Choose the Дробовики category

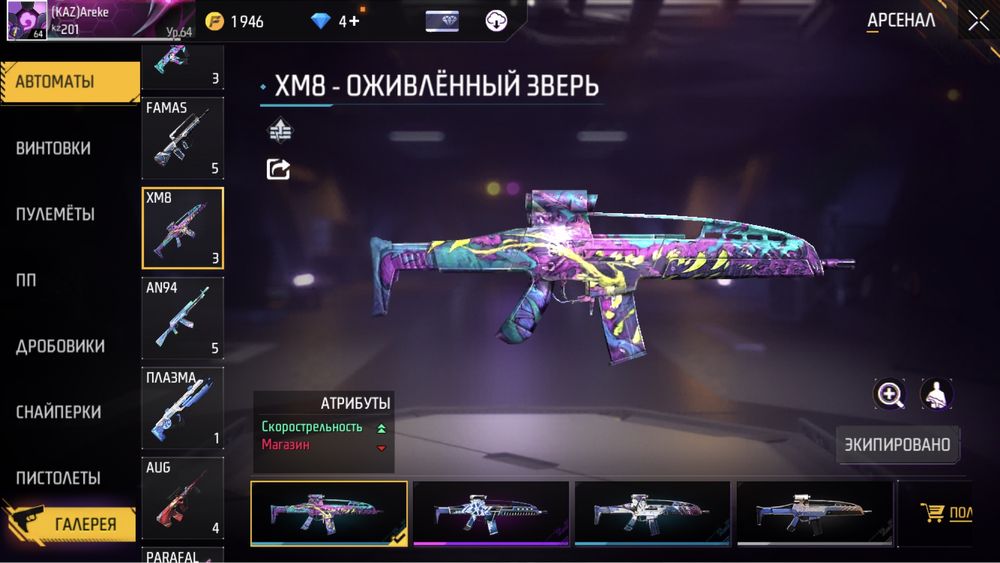60,346
